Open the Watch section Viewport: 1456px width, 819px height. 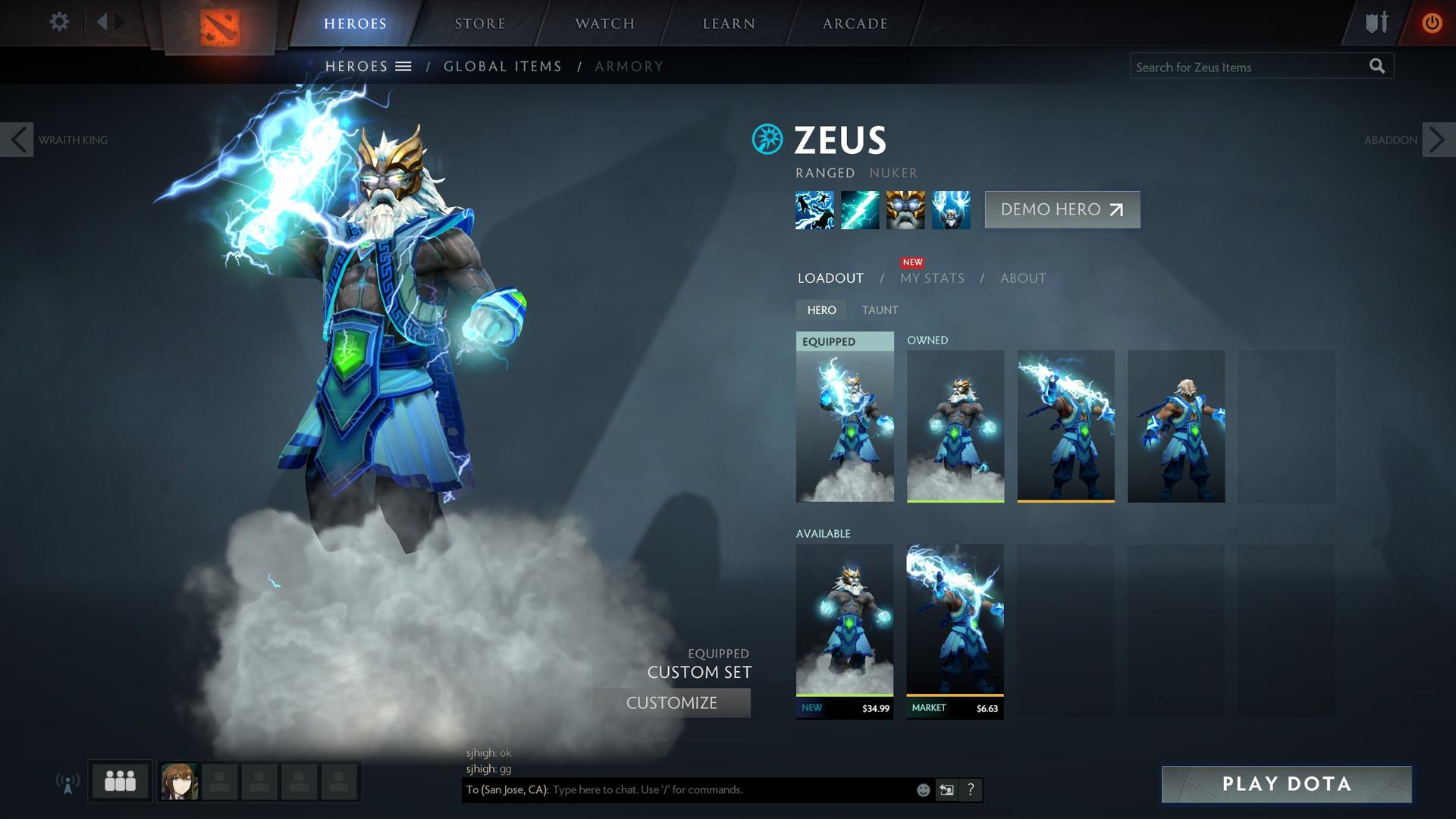pos(604,24)
